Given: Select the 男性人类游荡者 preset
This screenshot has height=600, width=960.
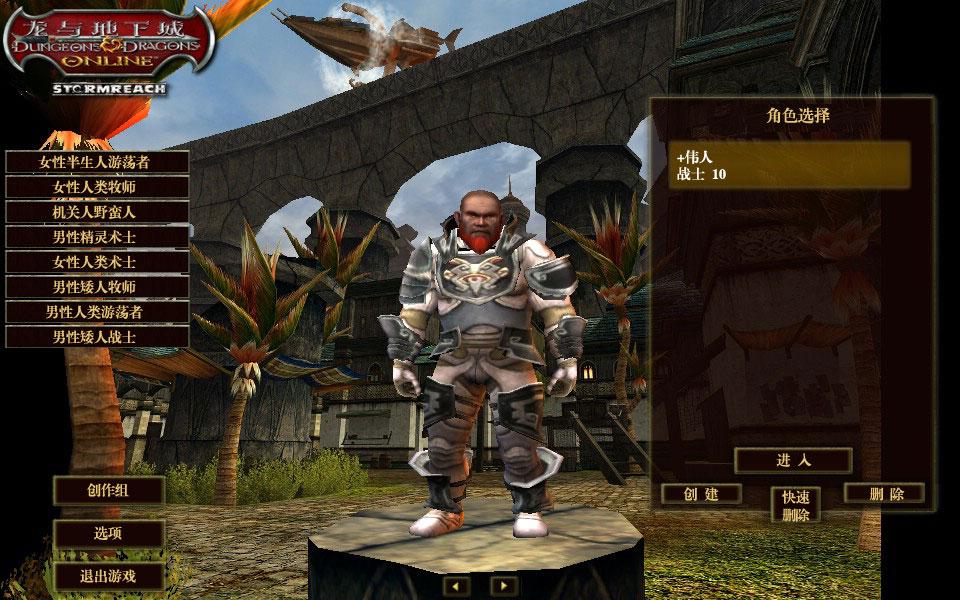Looking at the screenshot, I should click(96, 312).
